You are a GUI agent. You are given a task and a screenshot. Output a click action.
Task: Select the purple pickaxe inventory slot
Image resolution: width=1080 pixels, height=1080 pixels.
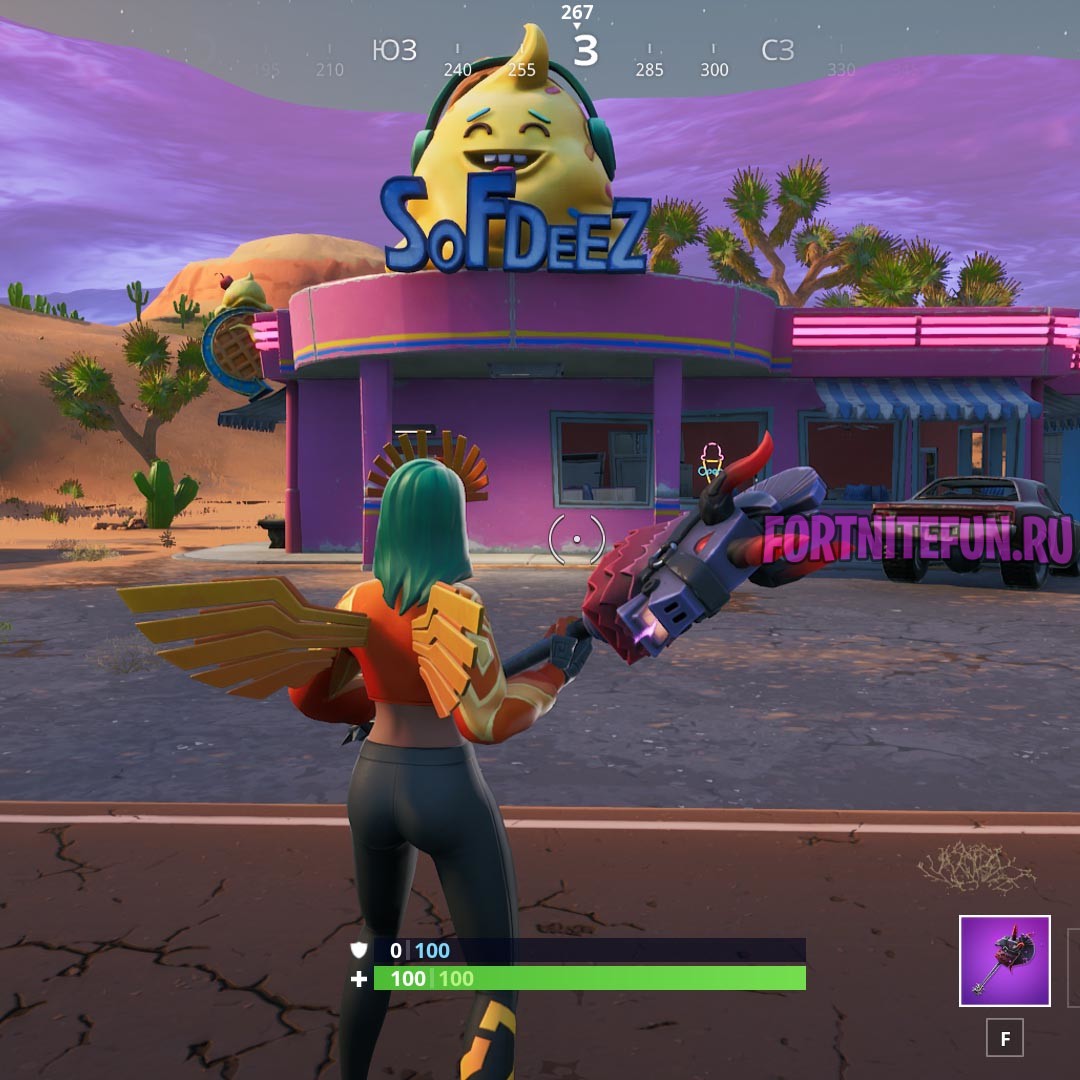tap(1004, 960)
